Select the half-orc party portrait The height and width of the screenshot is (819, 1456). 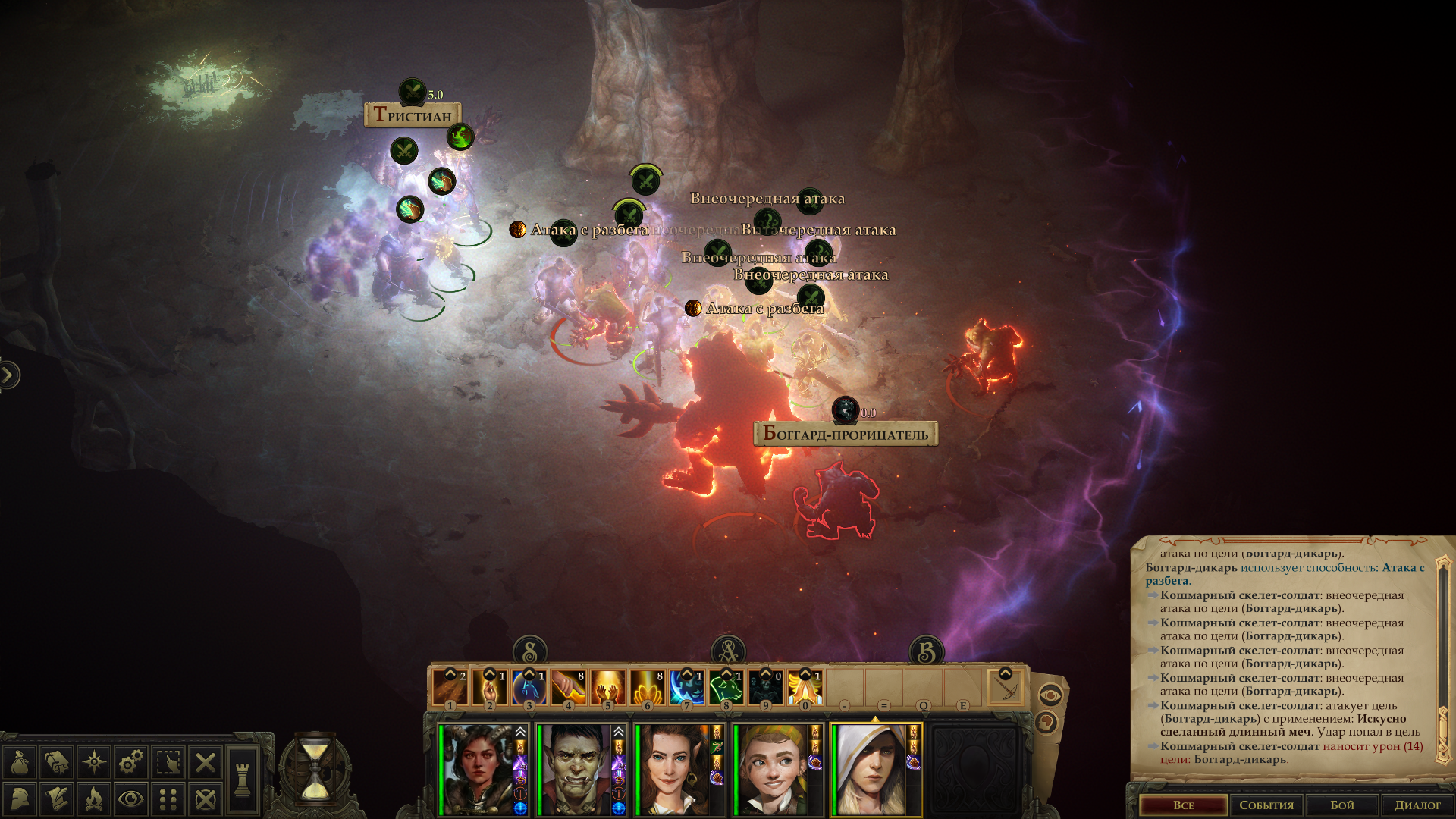(x=575, y=770)
